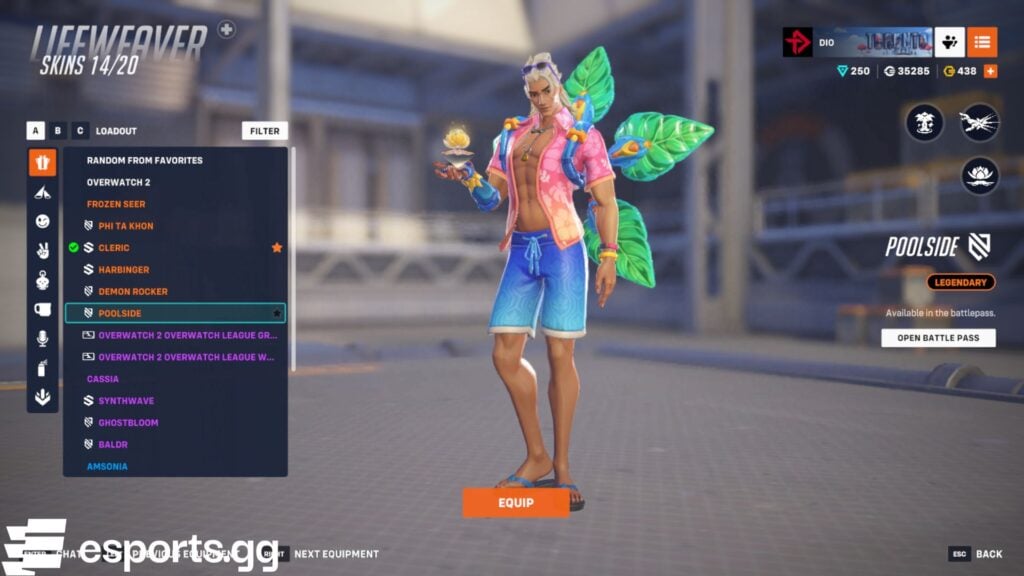
Task: Select loadout A
Action: click(x=36, y=131)
